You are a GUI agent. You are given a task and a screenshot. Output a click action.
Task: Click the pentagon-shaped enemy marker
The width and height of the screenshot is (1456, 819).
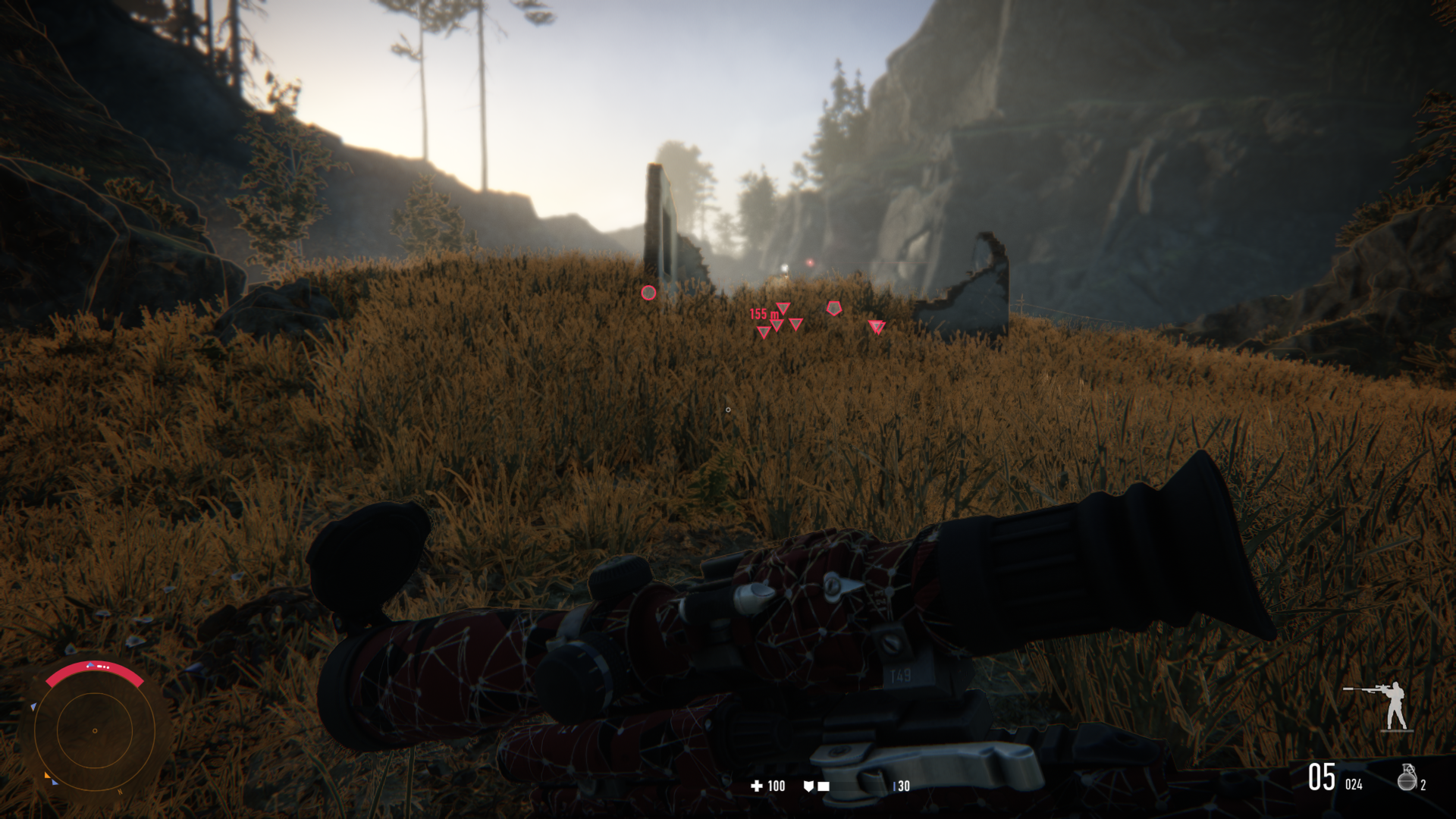[x=834, y=309]
